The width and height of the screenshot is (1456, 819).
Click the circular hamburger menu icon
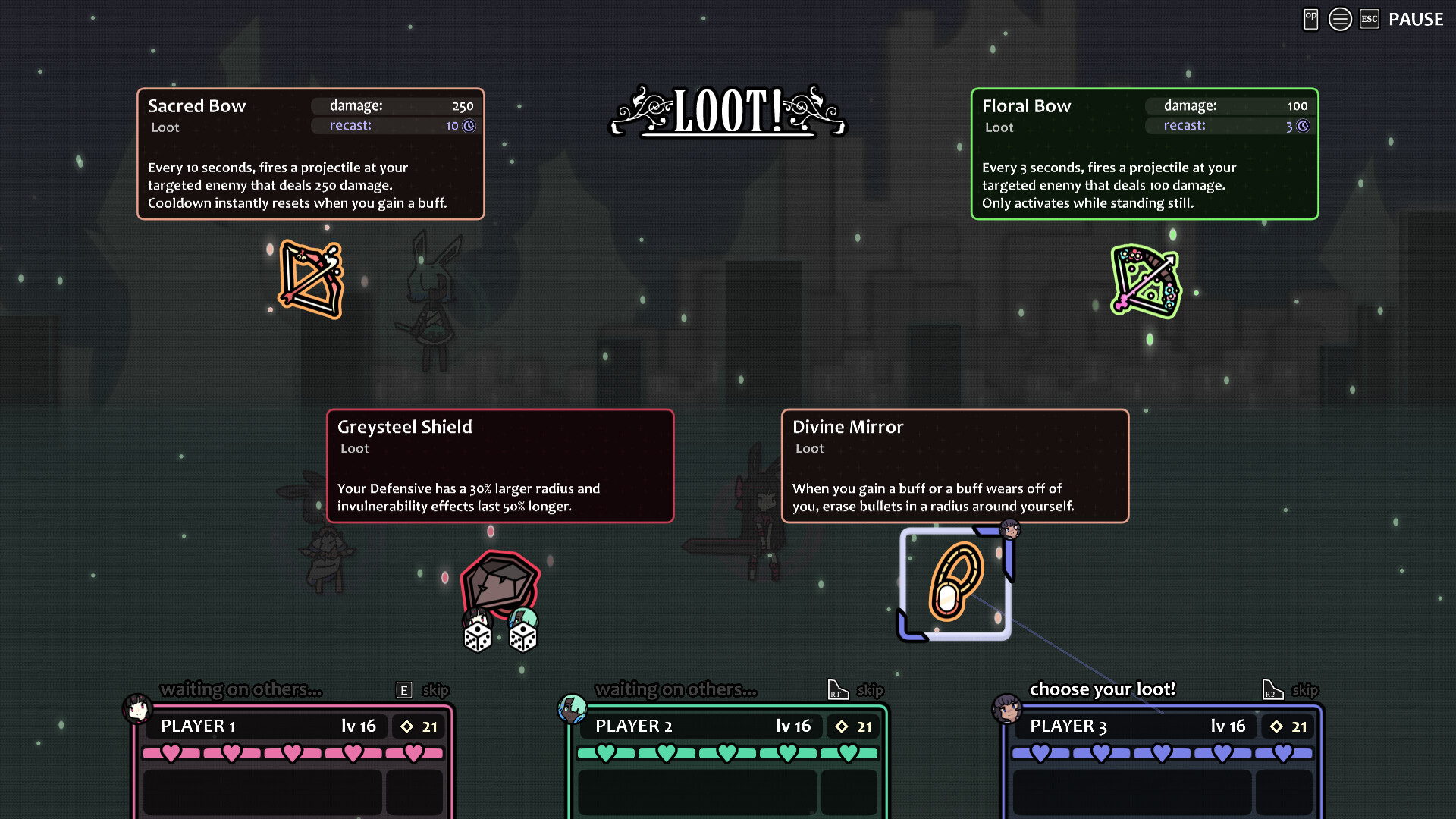pos(1340,19)
